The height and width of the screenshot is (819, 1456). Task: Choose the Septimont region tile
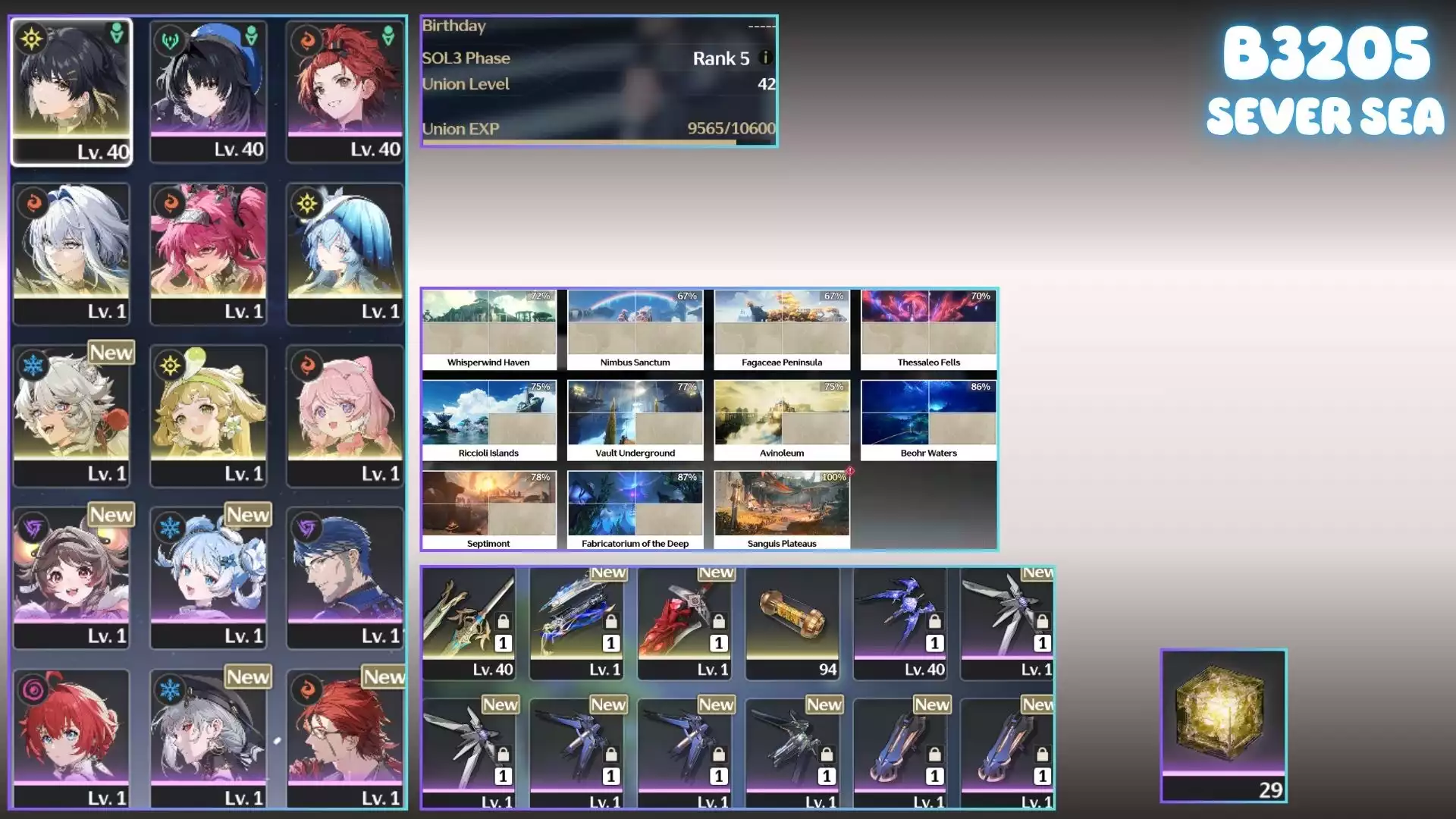tap(489, 510)
